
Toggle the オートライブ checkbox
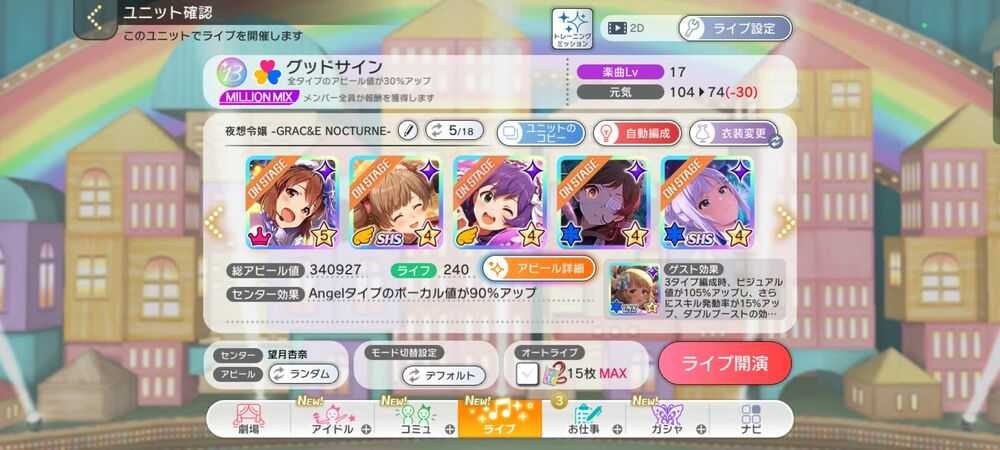(529, 374)
